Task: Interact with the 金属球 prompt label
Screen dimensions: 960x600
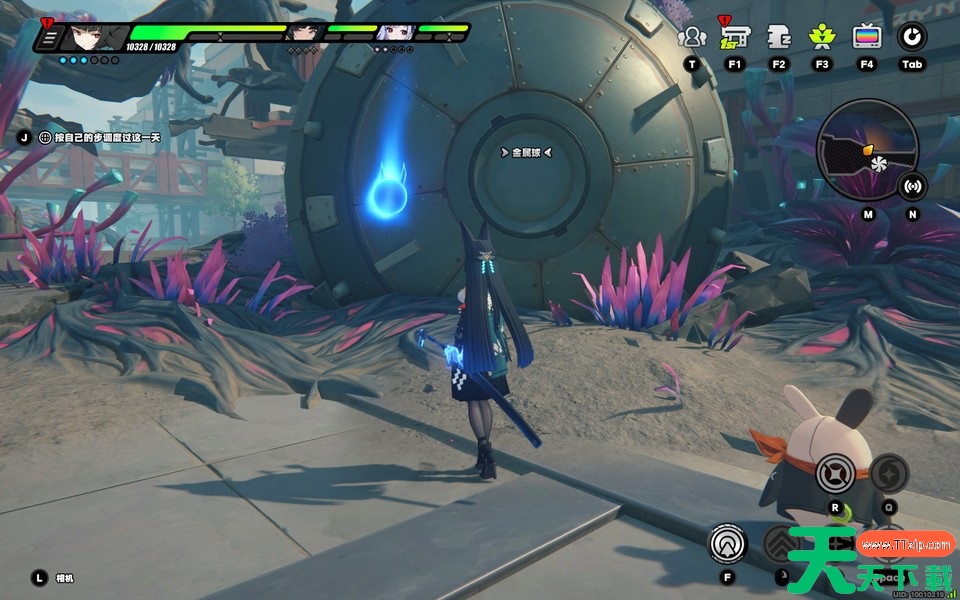Action: pyautogui.click(x=527, y=153)
